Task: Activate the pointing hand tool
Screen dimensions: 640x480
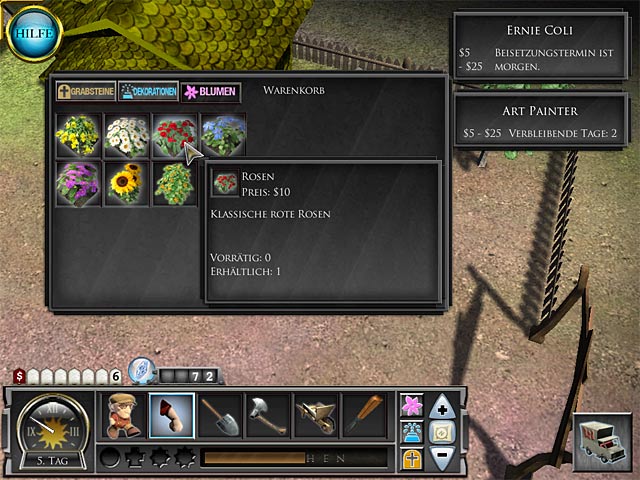Action: pos(172,415)
